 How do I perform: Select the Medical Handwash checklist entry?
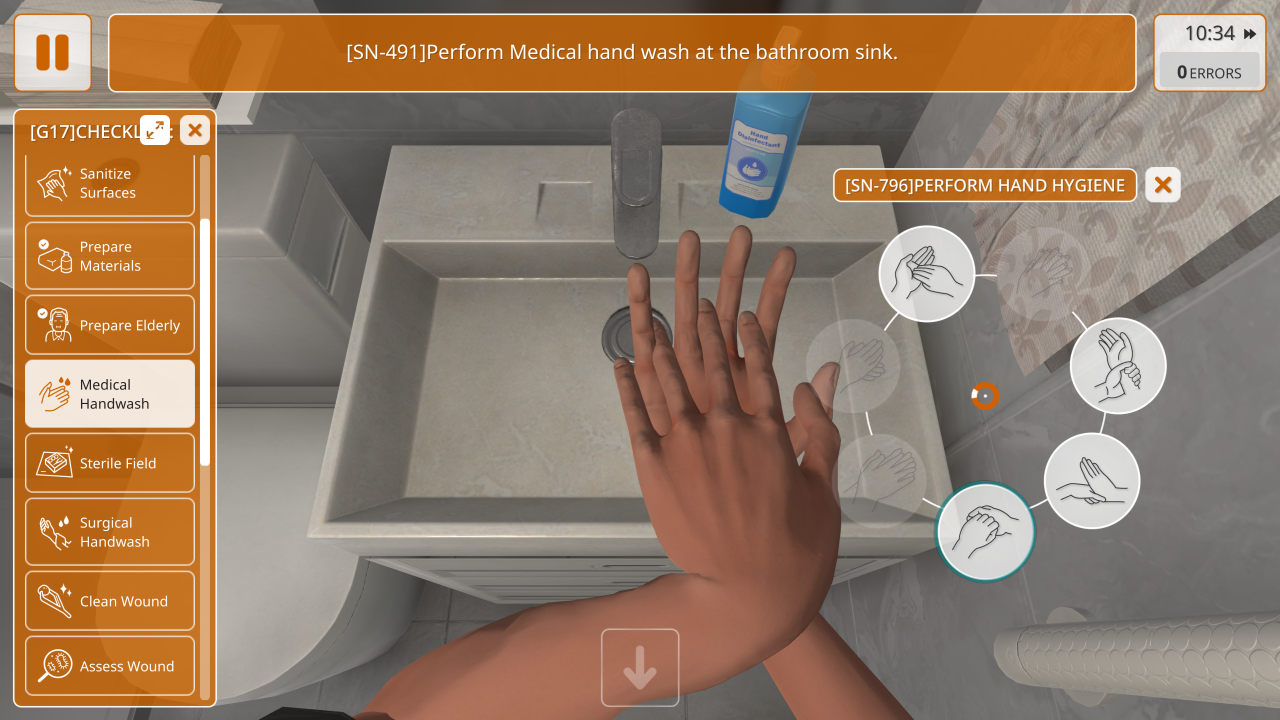(x=110, y=394)
